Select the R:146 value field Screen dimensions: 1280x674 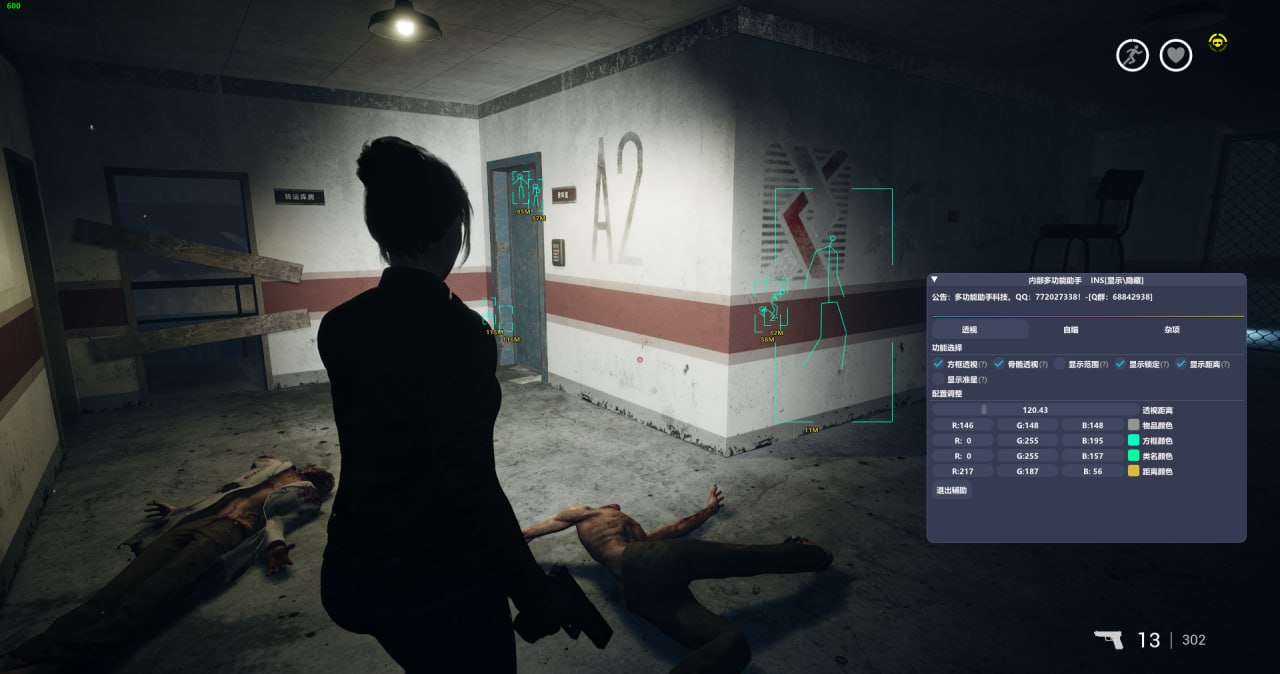pos(963,425)
